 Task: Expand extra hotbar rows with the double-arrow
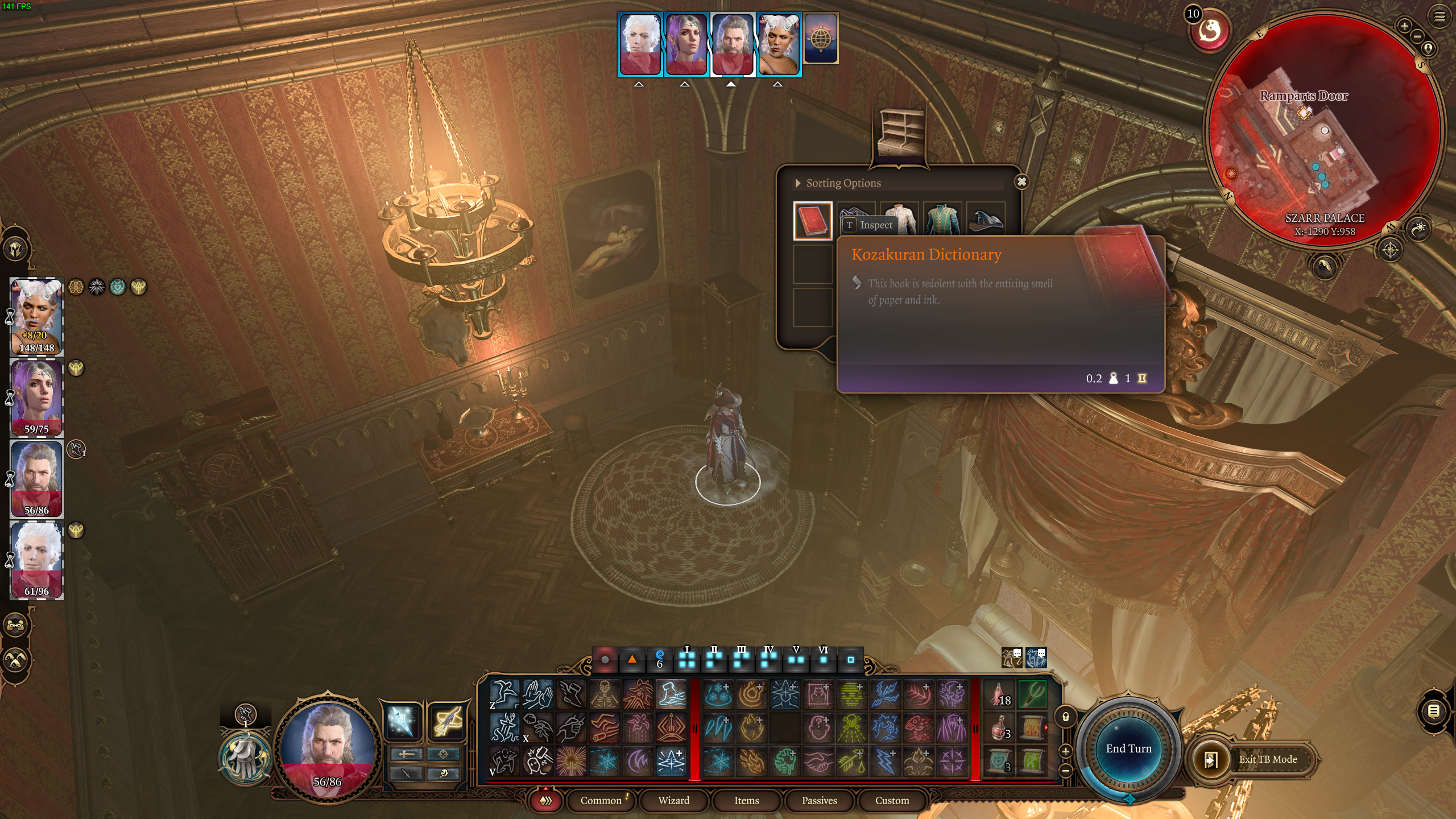(545, 800)
